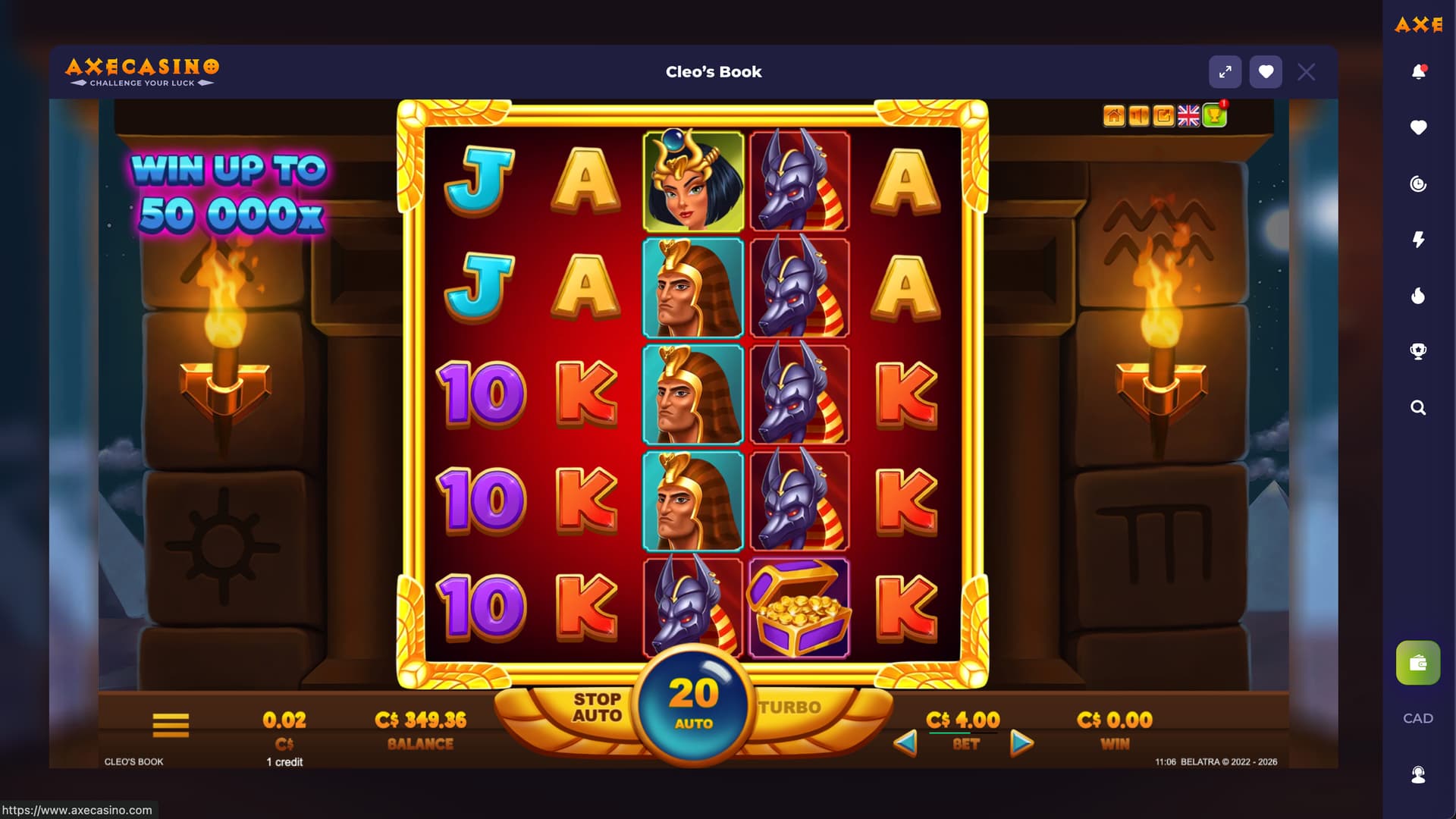
Task: Change the 0.02 credit value
Action: (x=284, y=720)
